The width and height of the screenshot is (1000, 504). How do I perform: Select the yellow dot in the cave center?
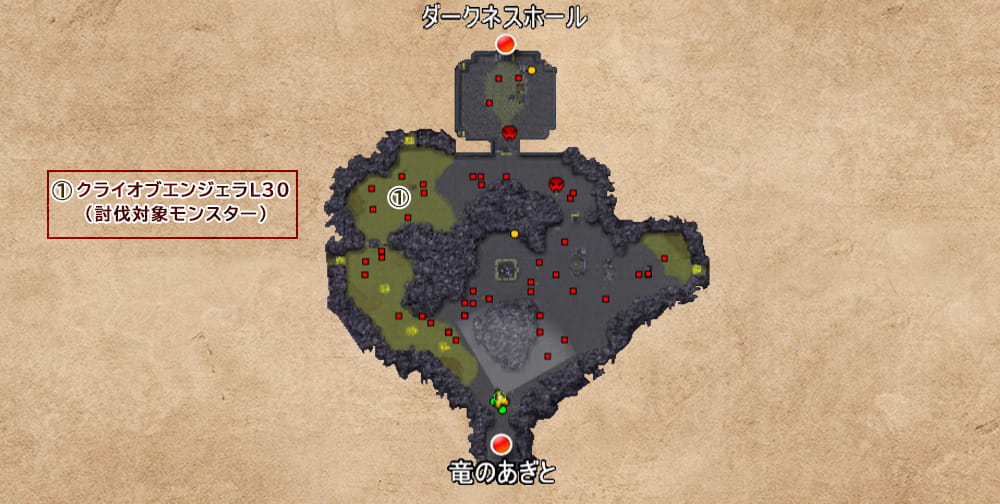[514, 234]
